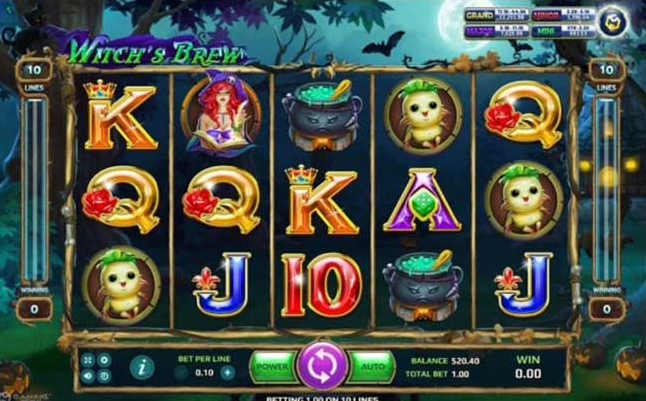Open the paytable info button
646x401 pixels.
tap(143, 368)
